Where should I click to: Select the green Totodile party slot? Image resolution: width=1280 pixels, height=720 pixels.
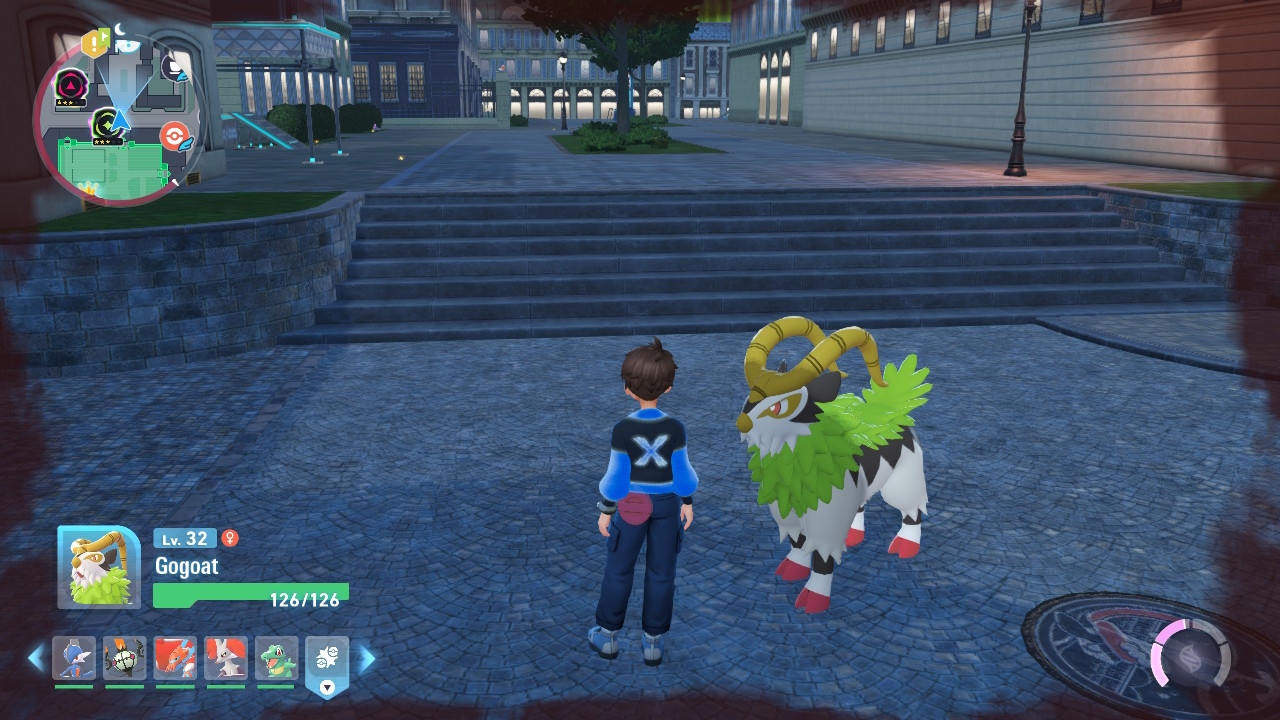pos(276,659)
